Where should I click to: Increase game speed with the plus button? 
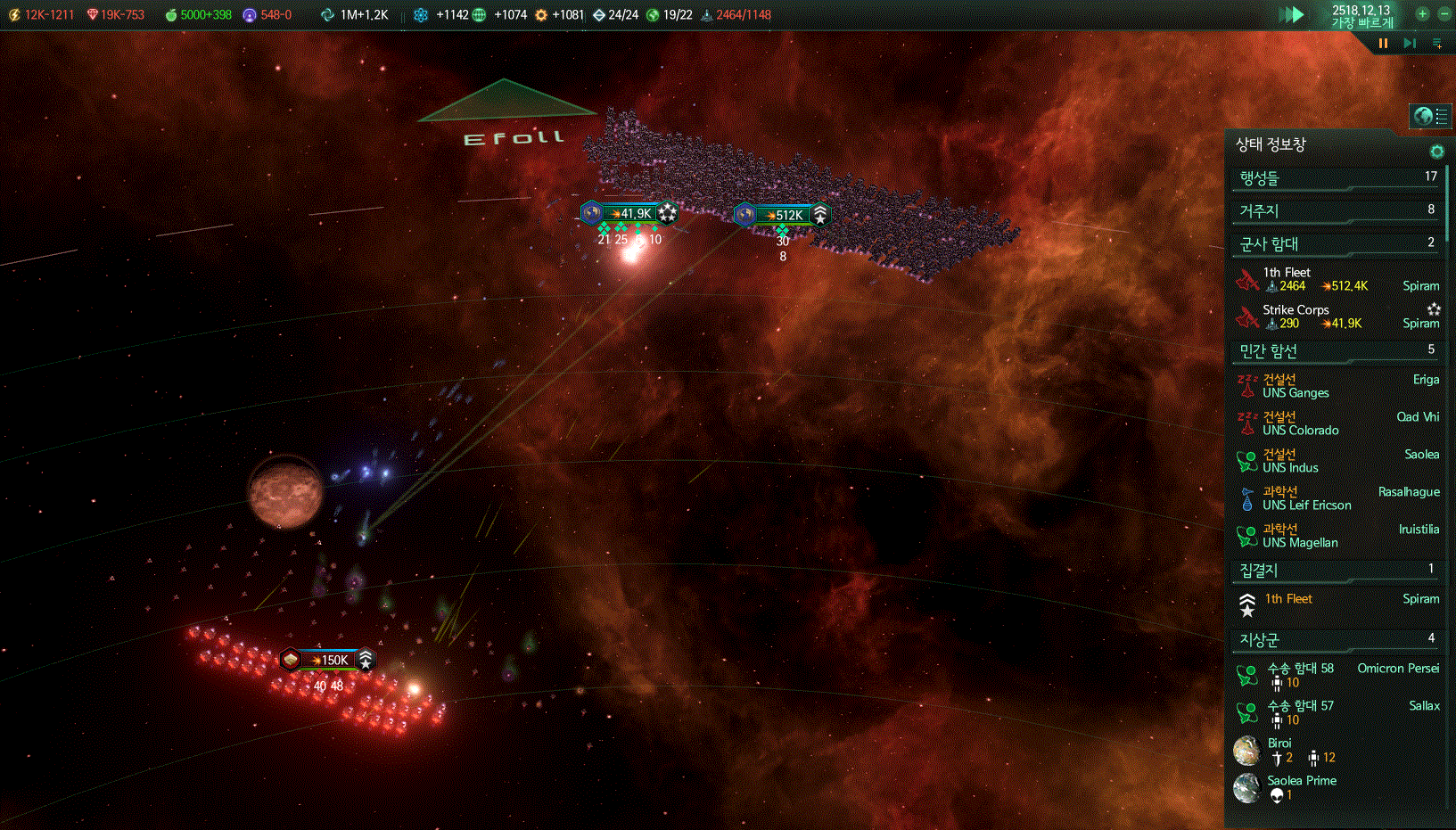1422,13
